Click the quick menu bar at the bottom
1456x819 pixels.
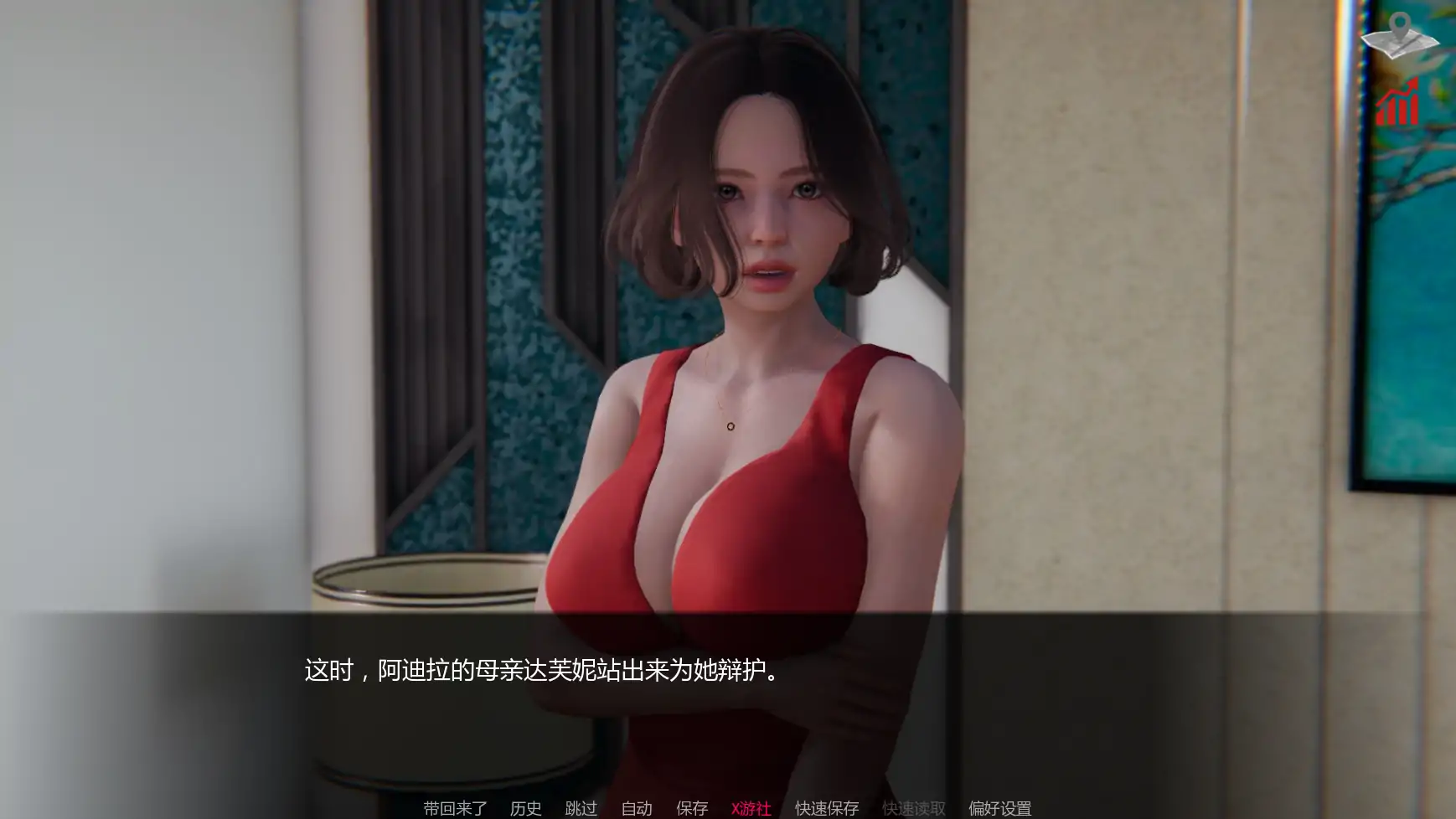pos(728,809)
